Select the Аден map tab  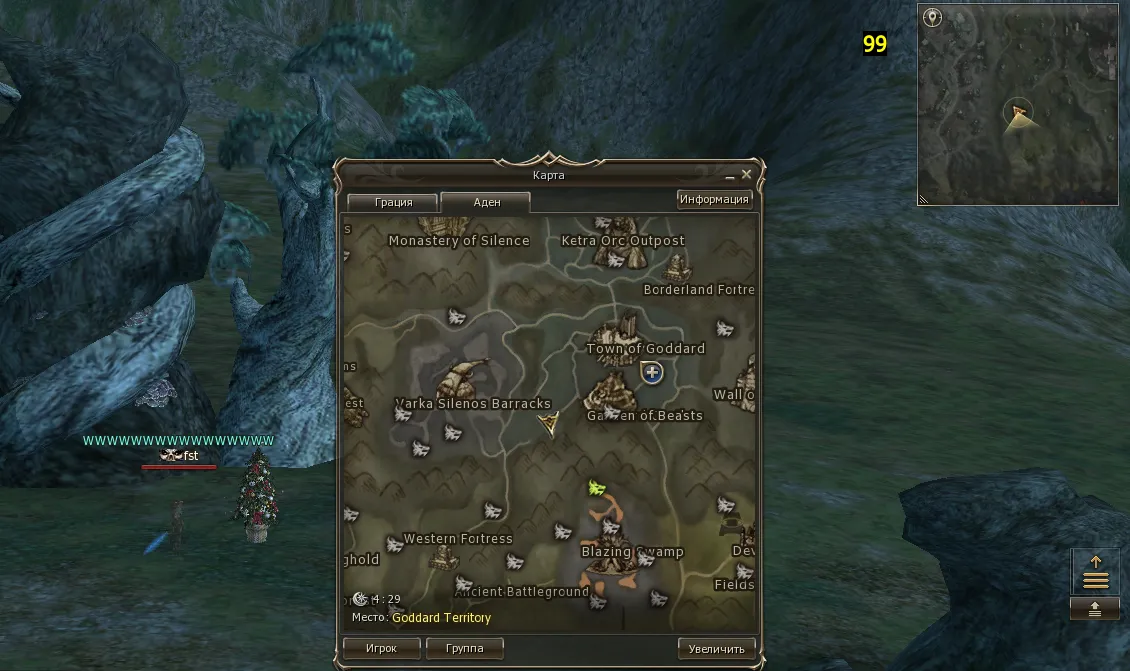[x=486, y=202]
